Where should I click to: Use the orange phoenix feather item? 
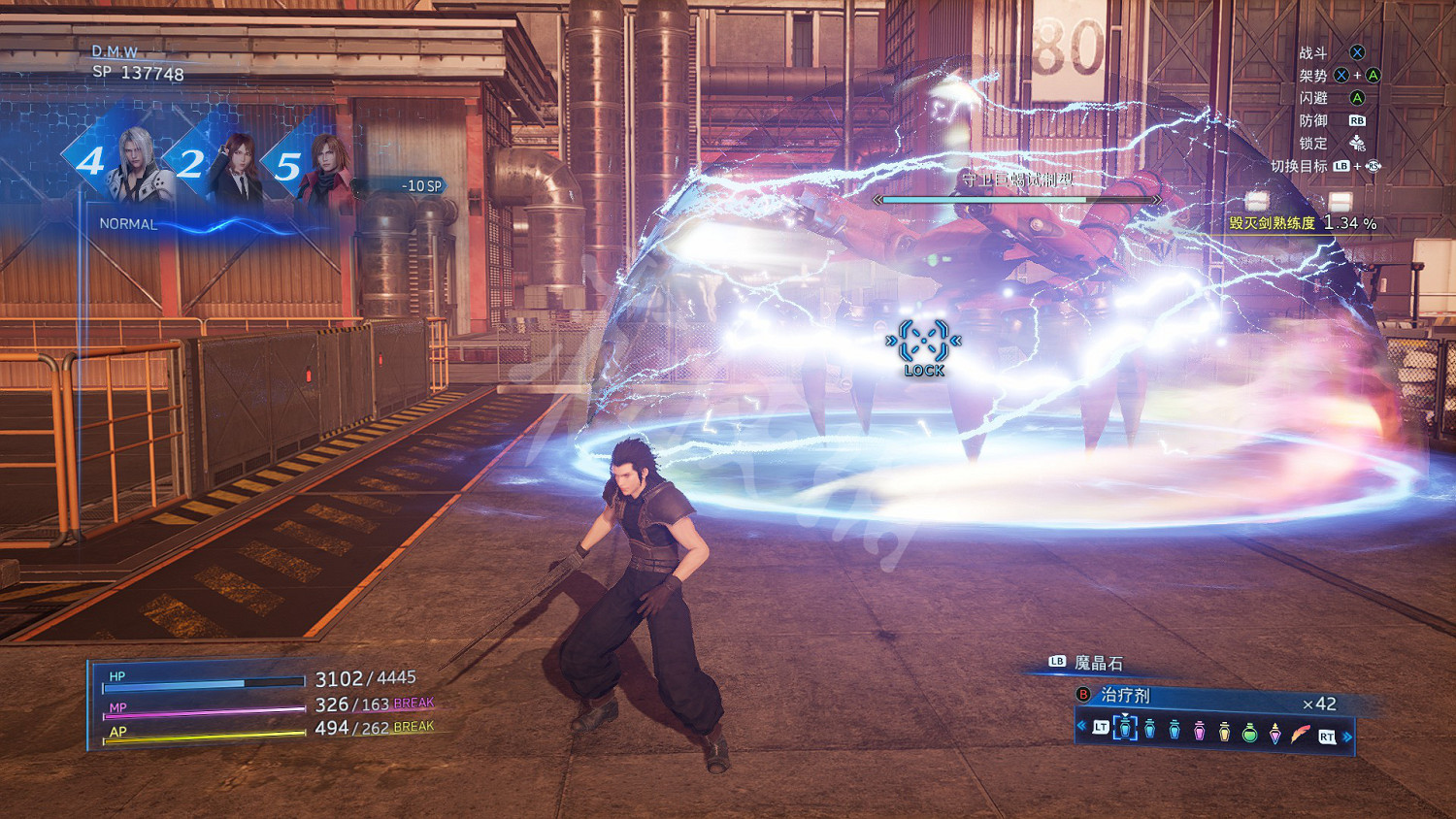point(1301,733)
